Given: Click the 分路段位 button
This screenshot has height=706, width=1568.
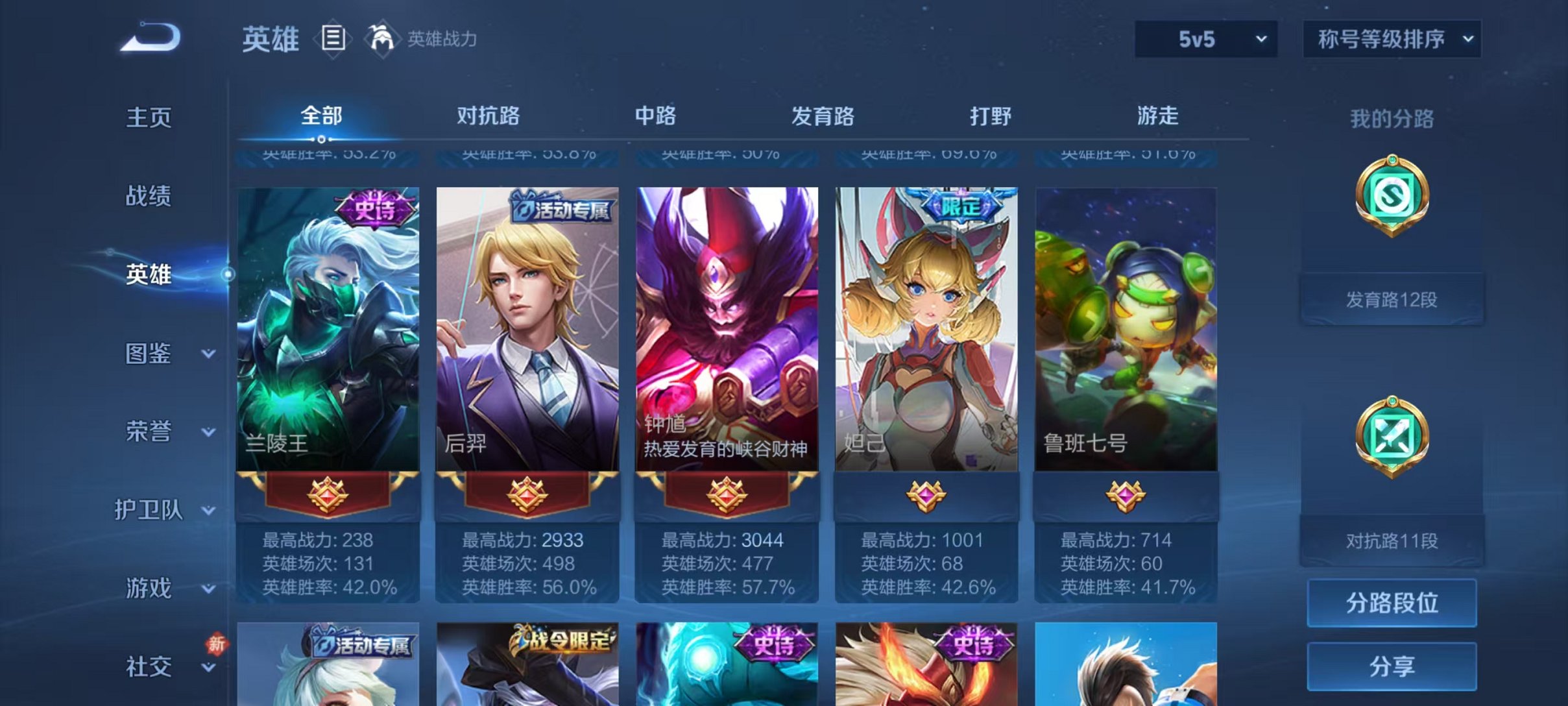Looking at the screenshot, I should (1390, 602).
